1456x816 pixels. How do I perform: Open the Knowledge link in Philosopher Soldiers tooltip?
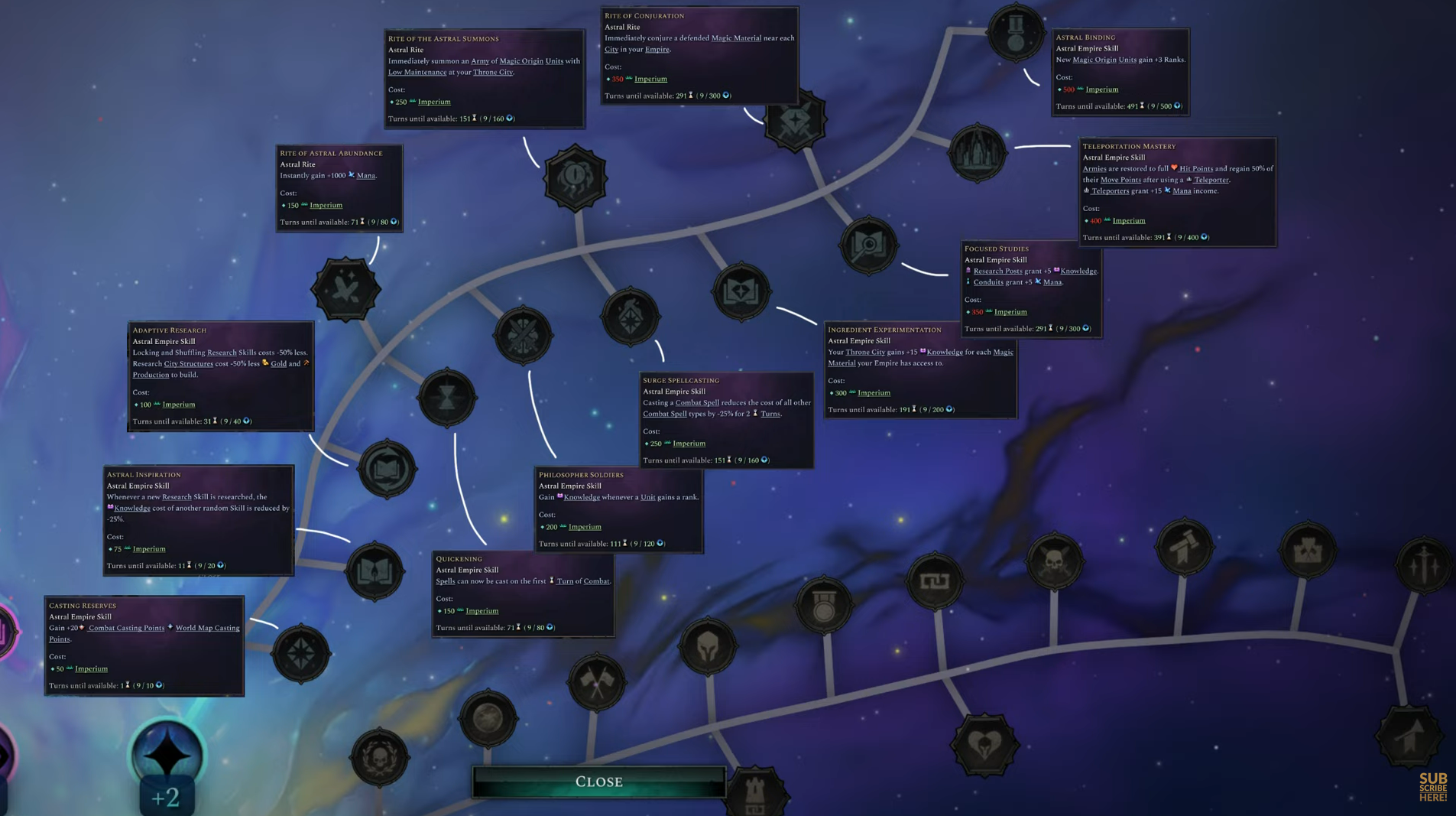click(x=582, y=497)
